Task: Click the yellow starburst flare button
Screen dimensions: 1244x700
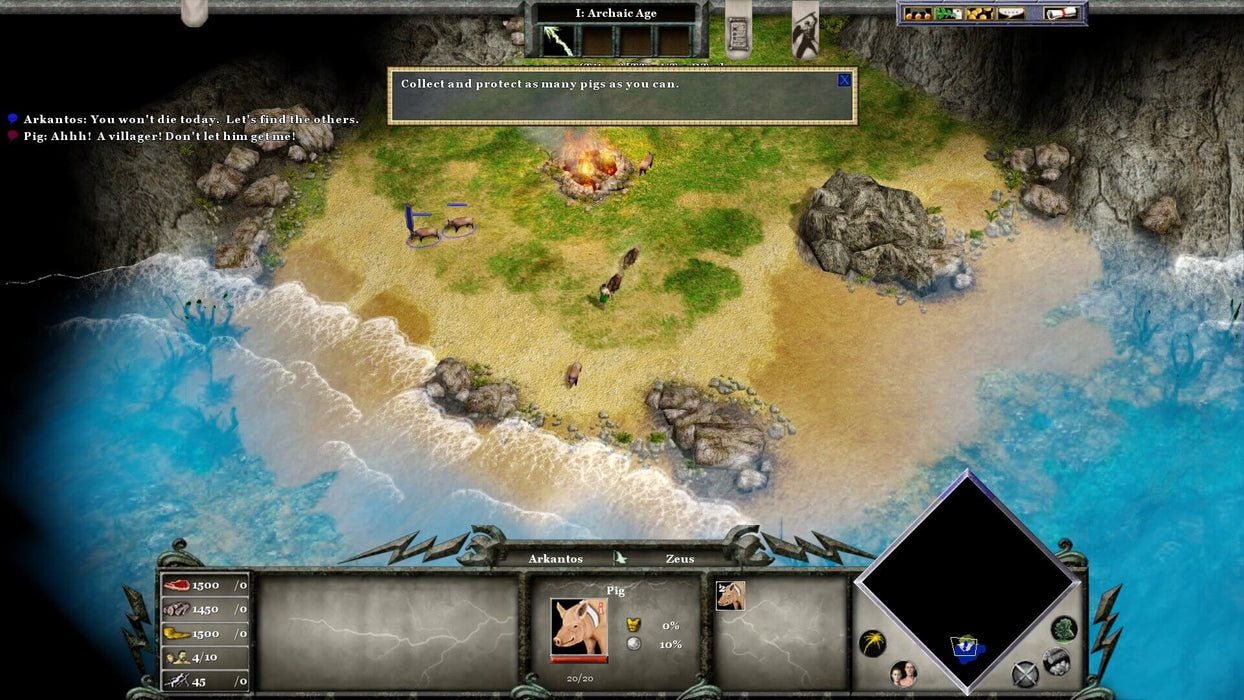Action: (872, 644)
